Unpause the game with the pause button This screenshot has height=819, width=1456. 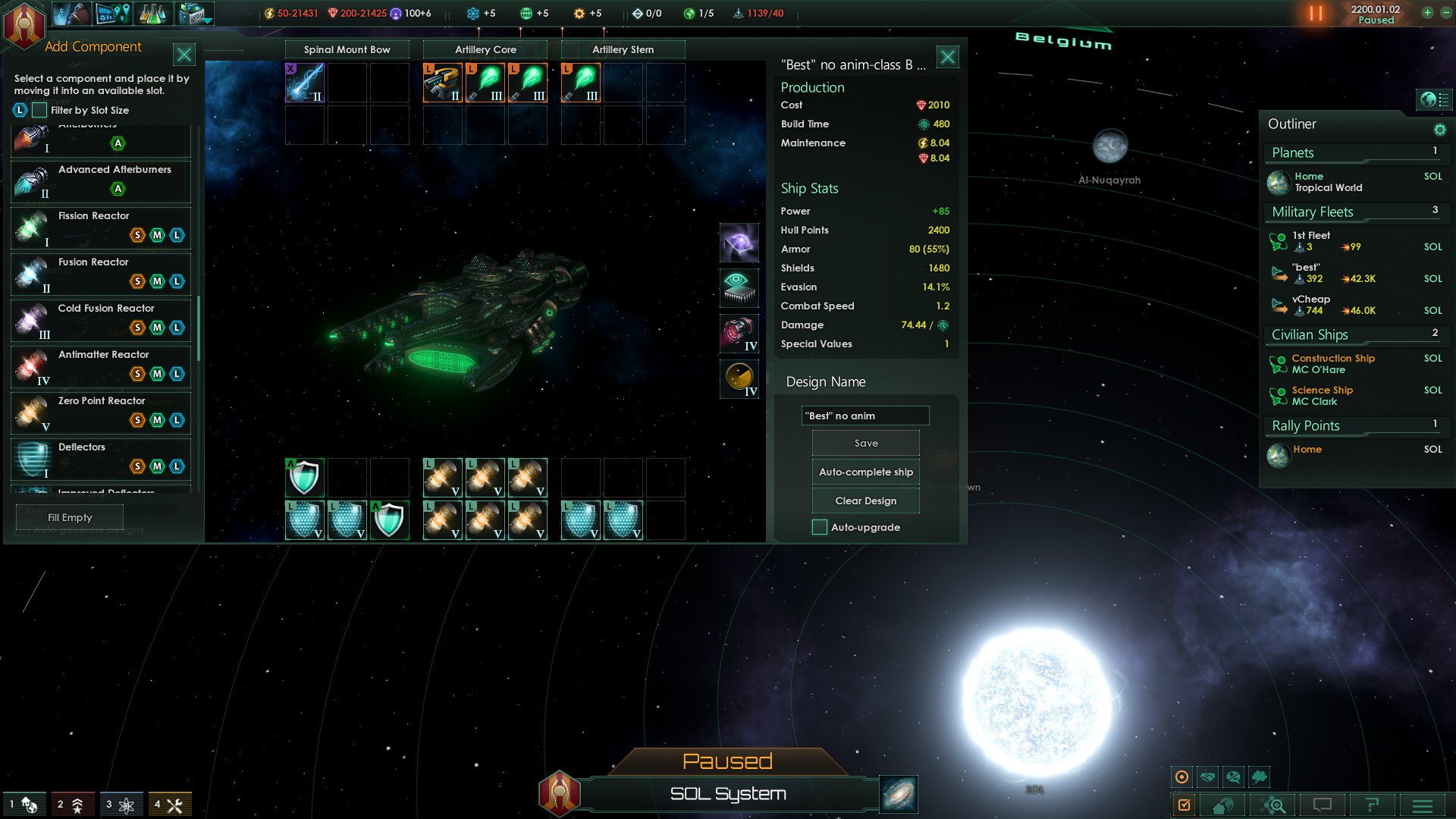1316,14
